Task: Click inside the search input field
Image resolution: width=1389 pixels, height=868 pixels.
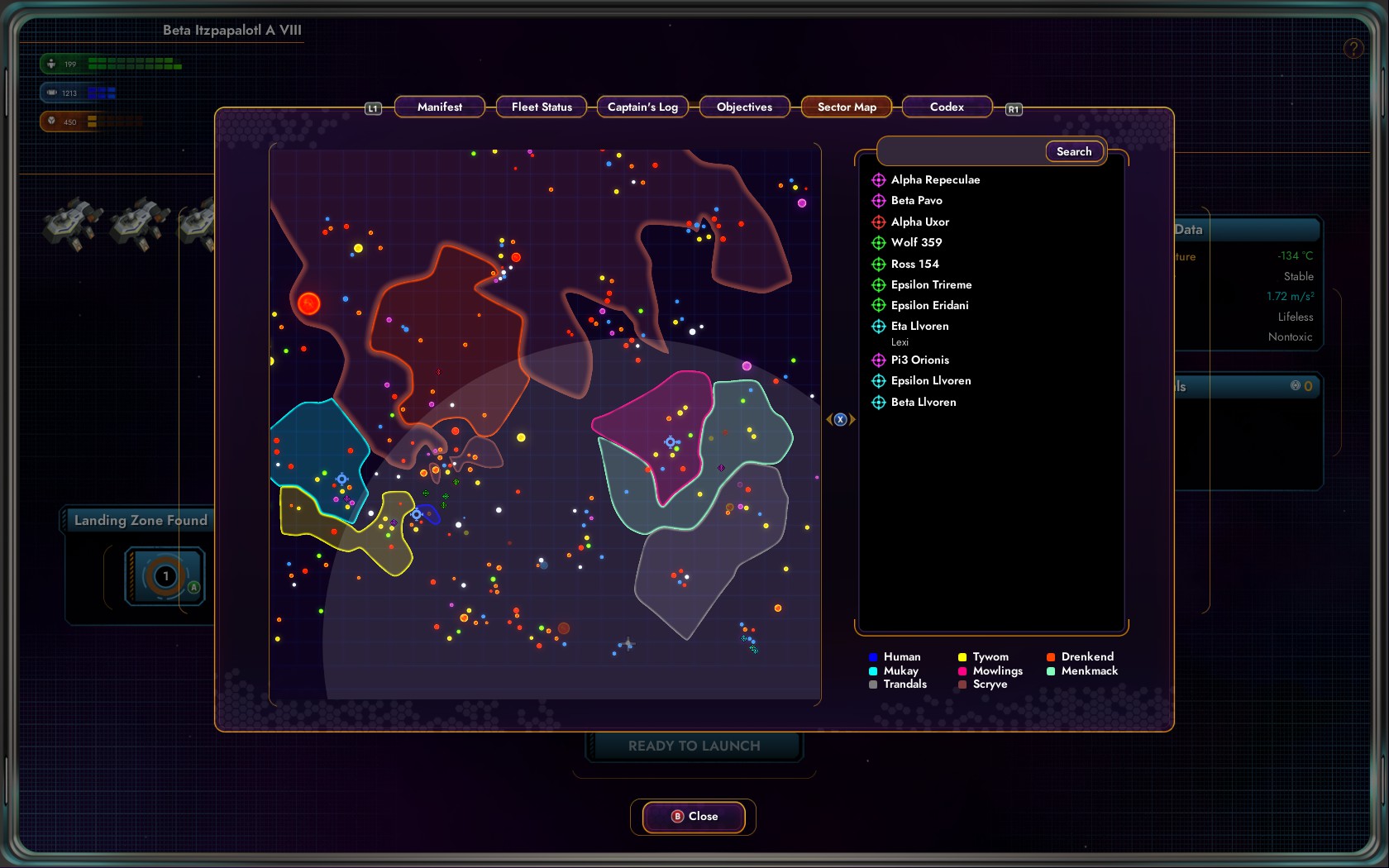Action: tap(951, 151)
